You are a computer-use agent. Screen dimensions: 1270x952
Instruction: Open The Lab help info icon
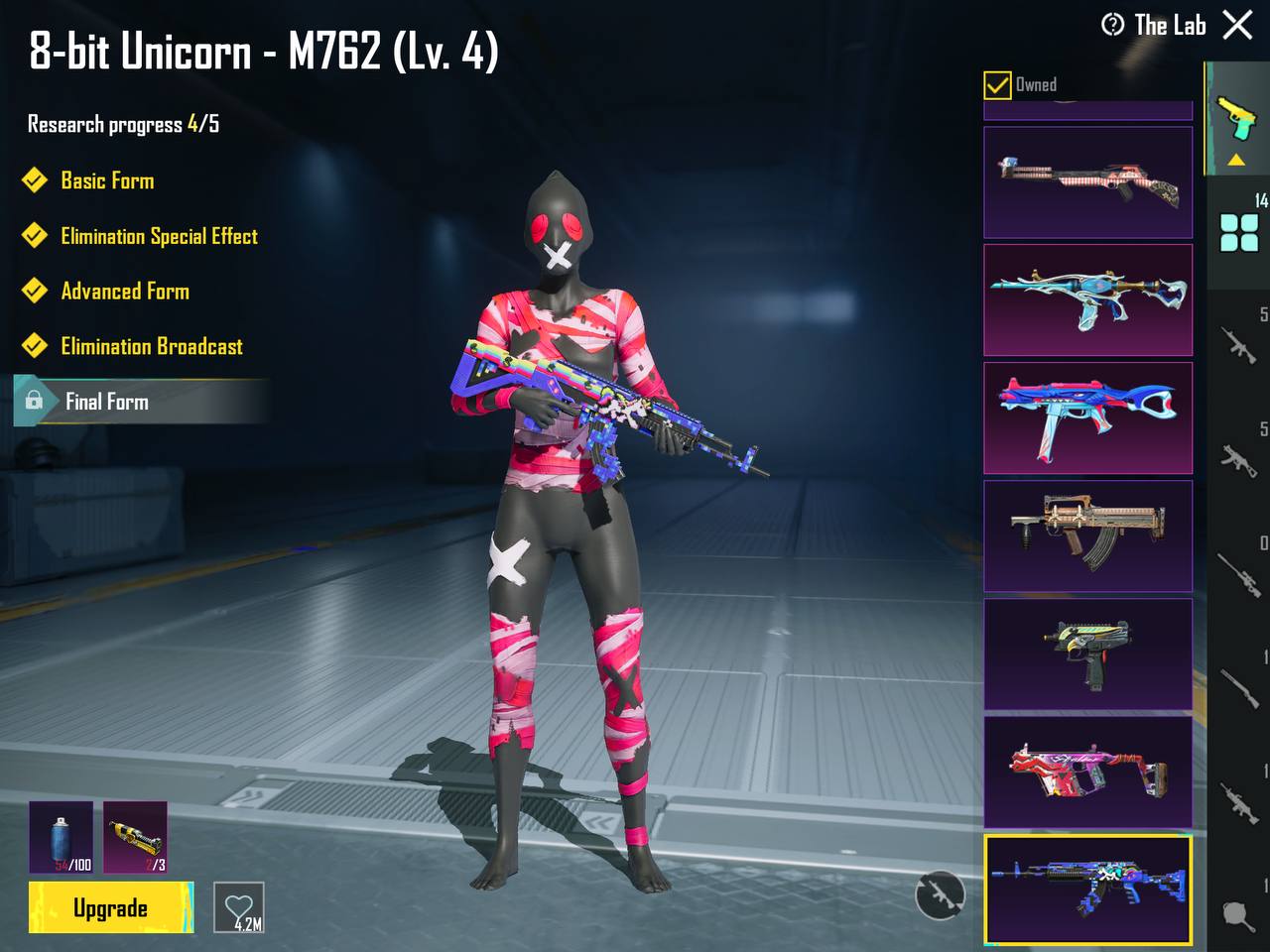1113,25
